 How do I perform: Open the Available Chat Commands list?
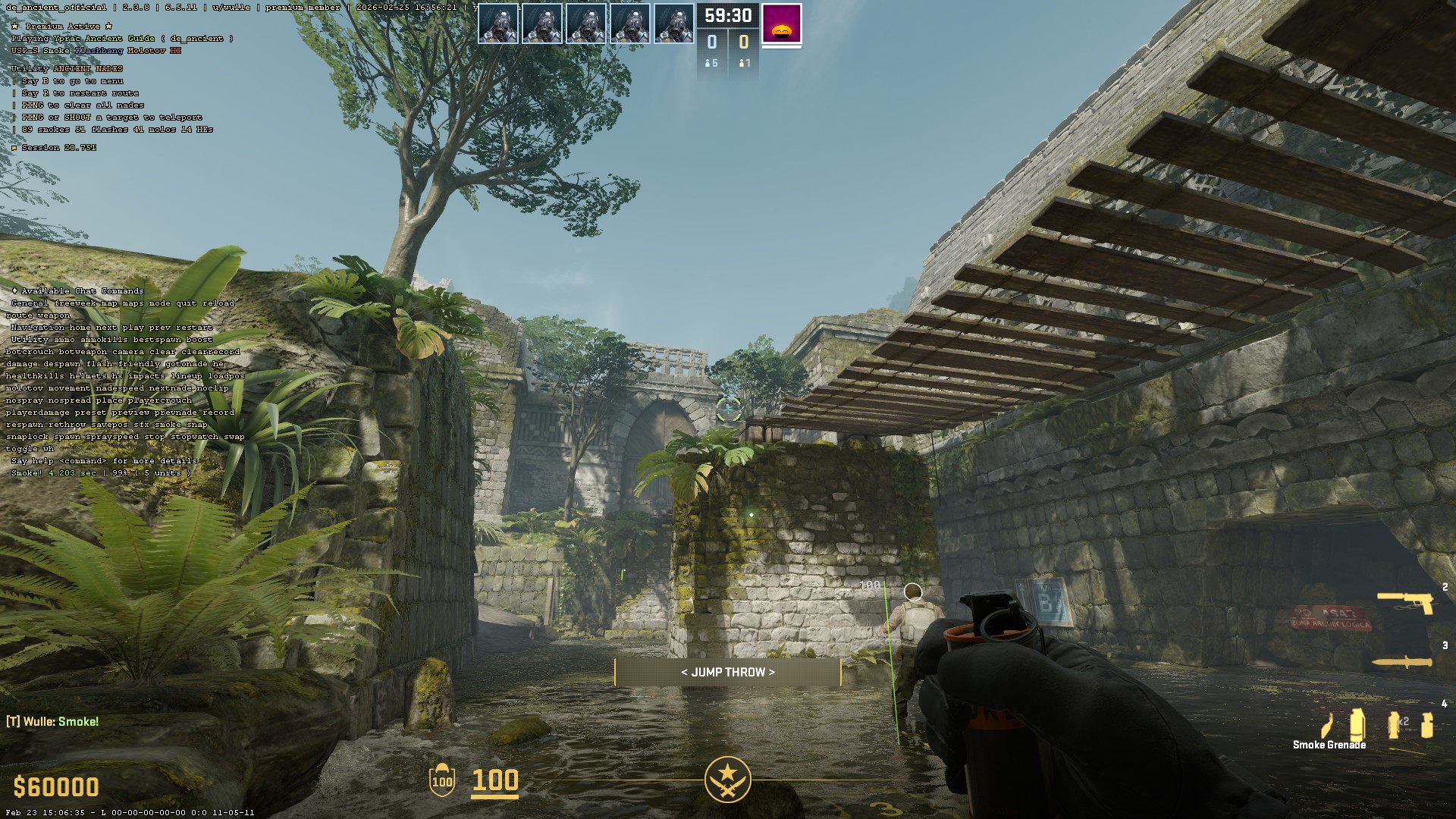click(x=80, y=290)
